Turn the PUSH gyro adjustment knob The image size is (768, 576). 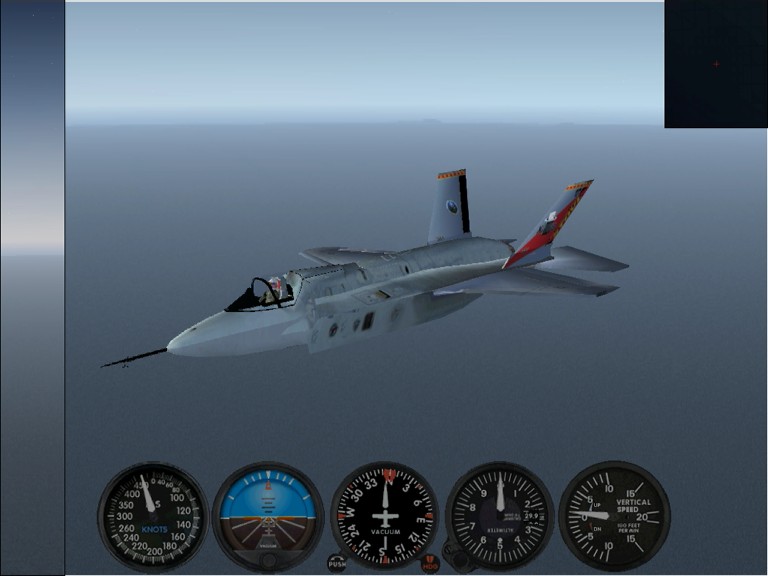(337, 563)
